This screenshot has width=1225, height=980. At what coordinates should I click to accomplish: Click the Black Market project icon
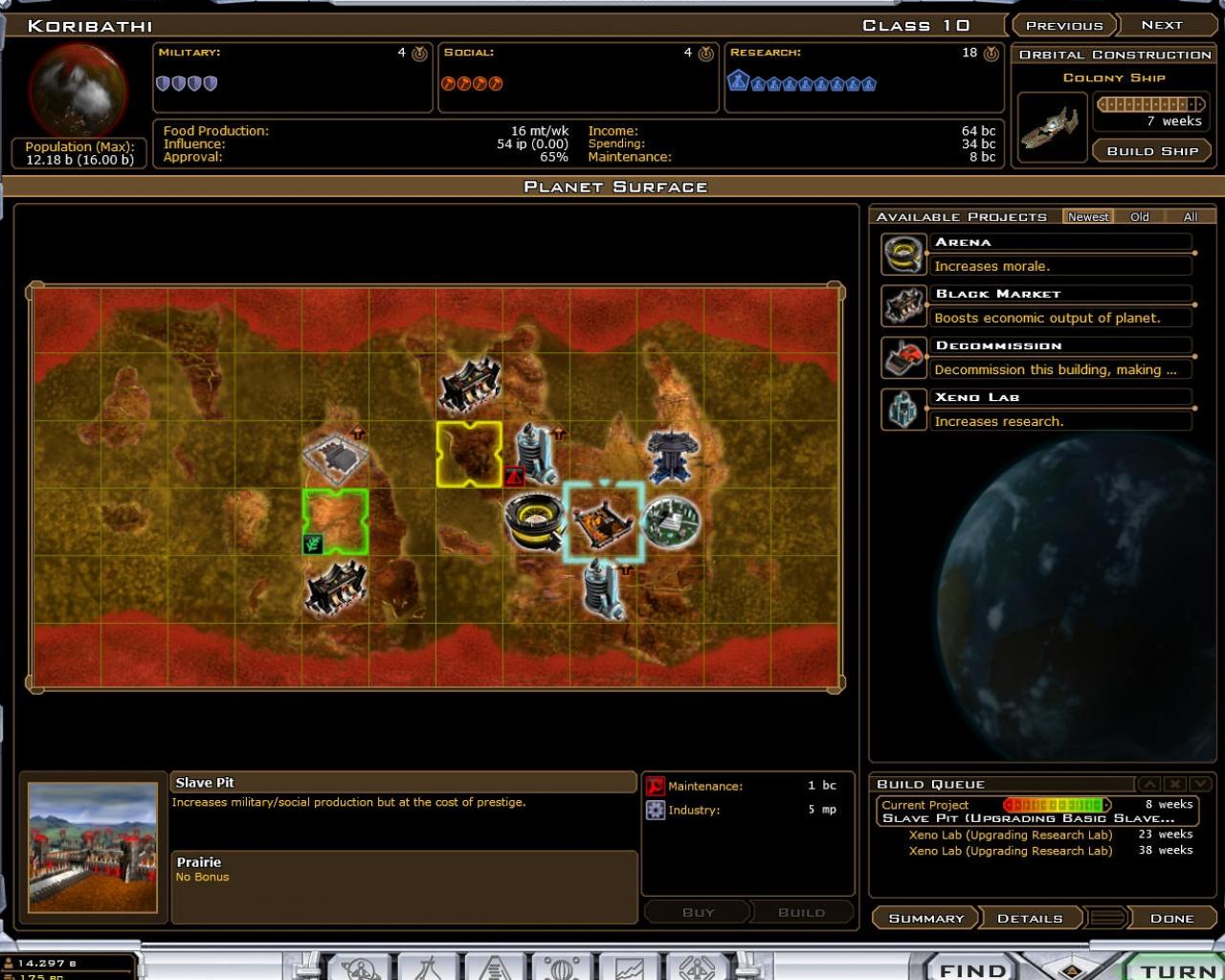(904, 305)
